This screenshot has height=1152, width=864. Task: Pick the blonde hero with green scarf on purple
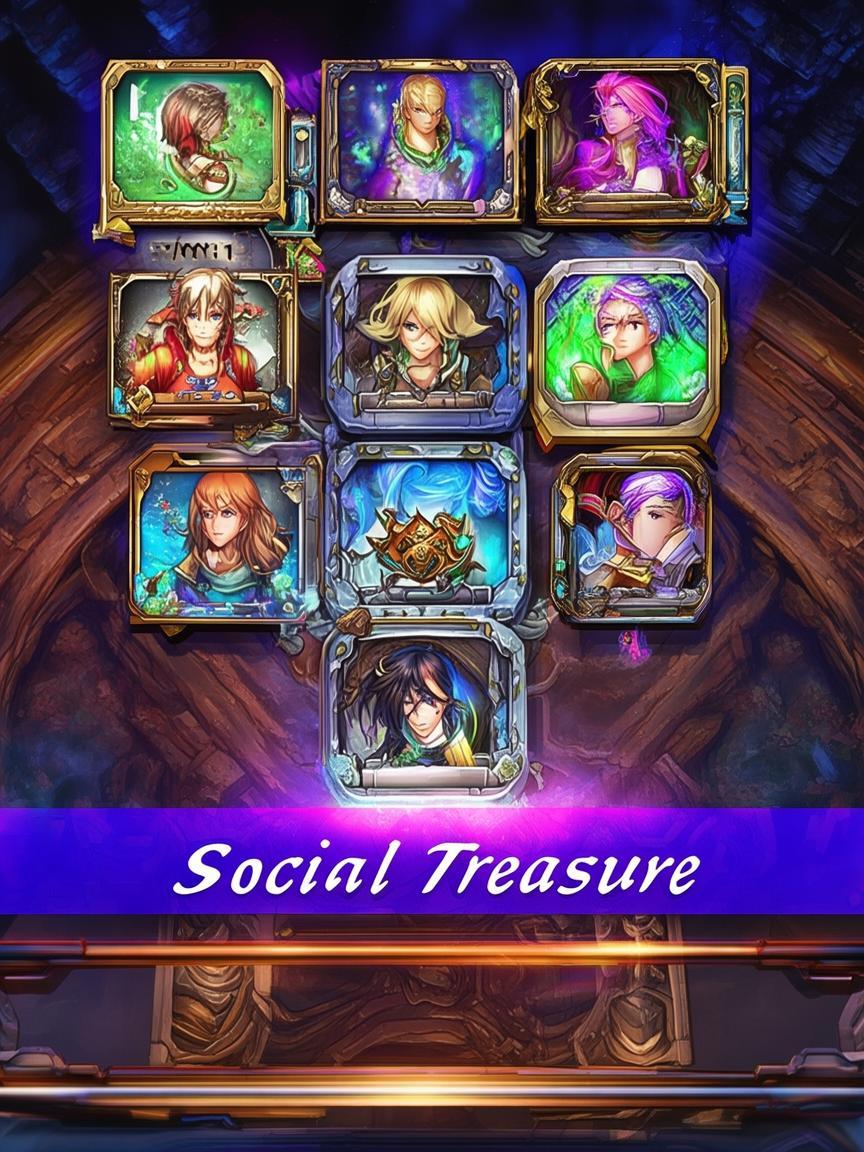[x=420, y=139]
